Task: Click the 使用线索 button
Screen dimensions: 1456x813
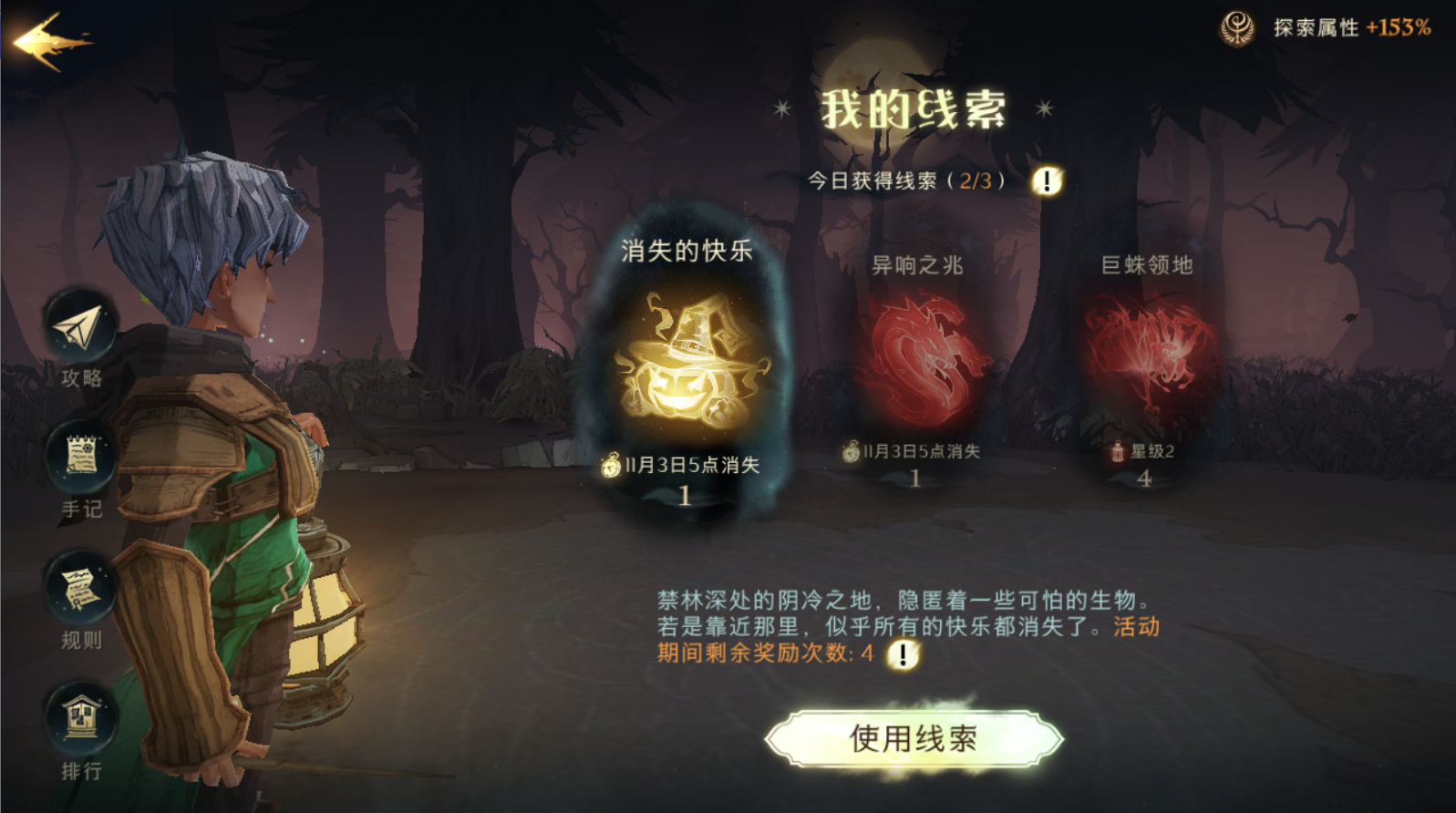Action: [x=914, y=739]
